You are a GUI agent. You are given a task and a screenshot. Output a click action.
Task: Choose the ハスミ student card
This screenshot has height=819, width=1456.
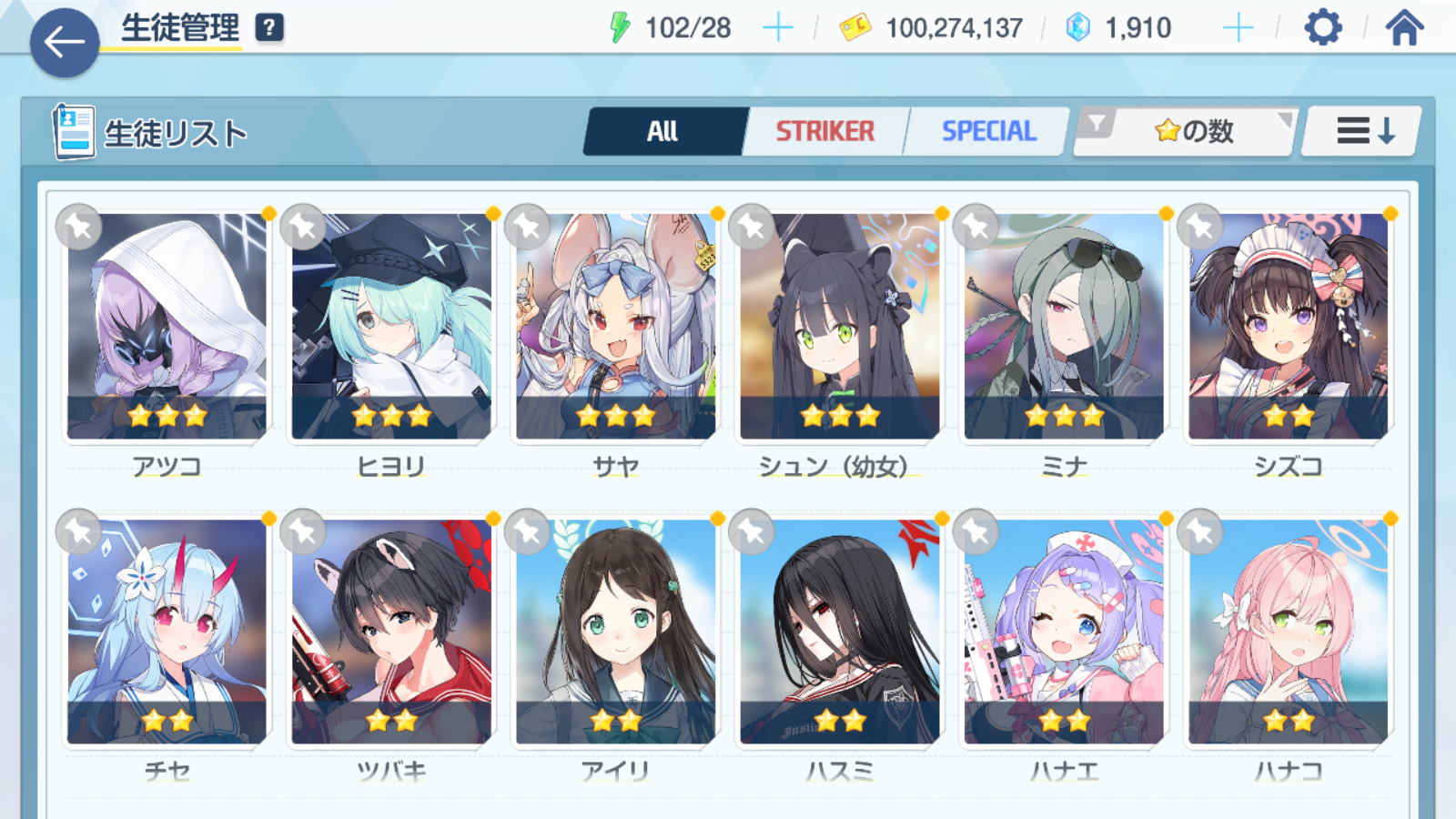840,632
